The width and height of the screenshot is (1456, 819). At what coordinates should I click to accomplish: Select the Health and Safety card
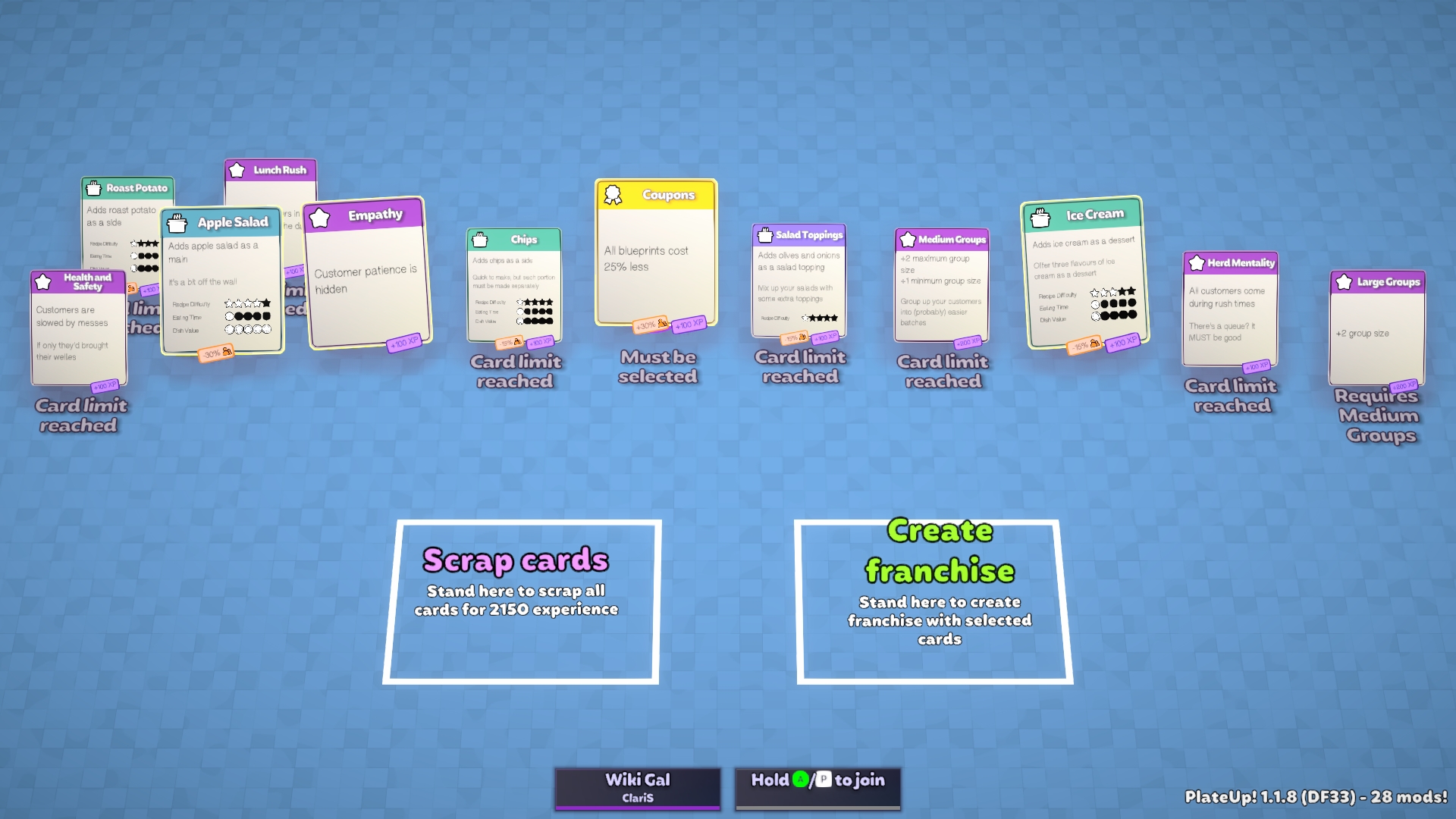click(x=78, y=328)
